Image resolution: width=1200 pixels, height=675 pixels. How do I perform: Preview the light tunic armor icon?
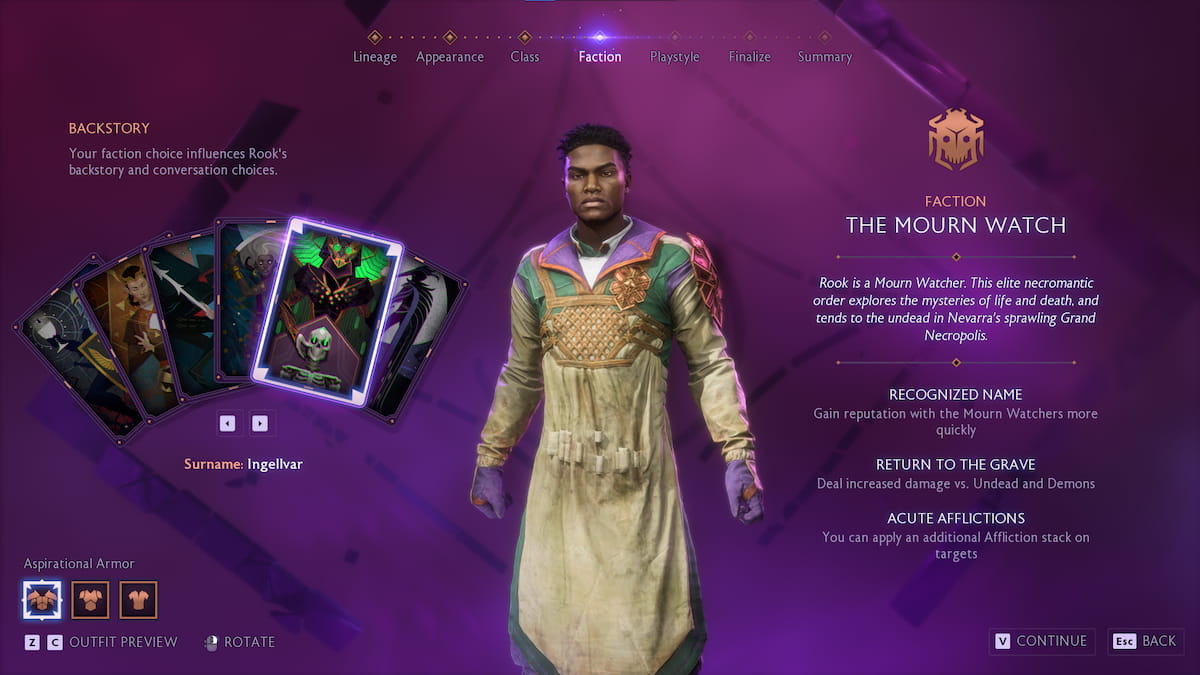pos(139,600)
